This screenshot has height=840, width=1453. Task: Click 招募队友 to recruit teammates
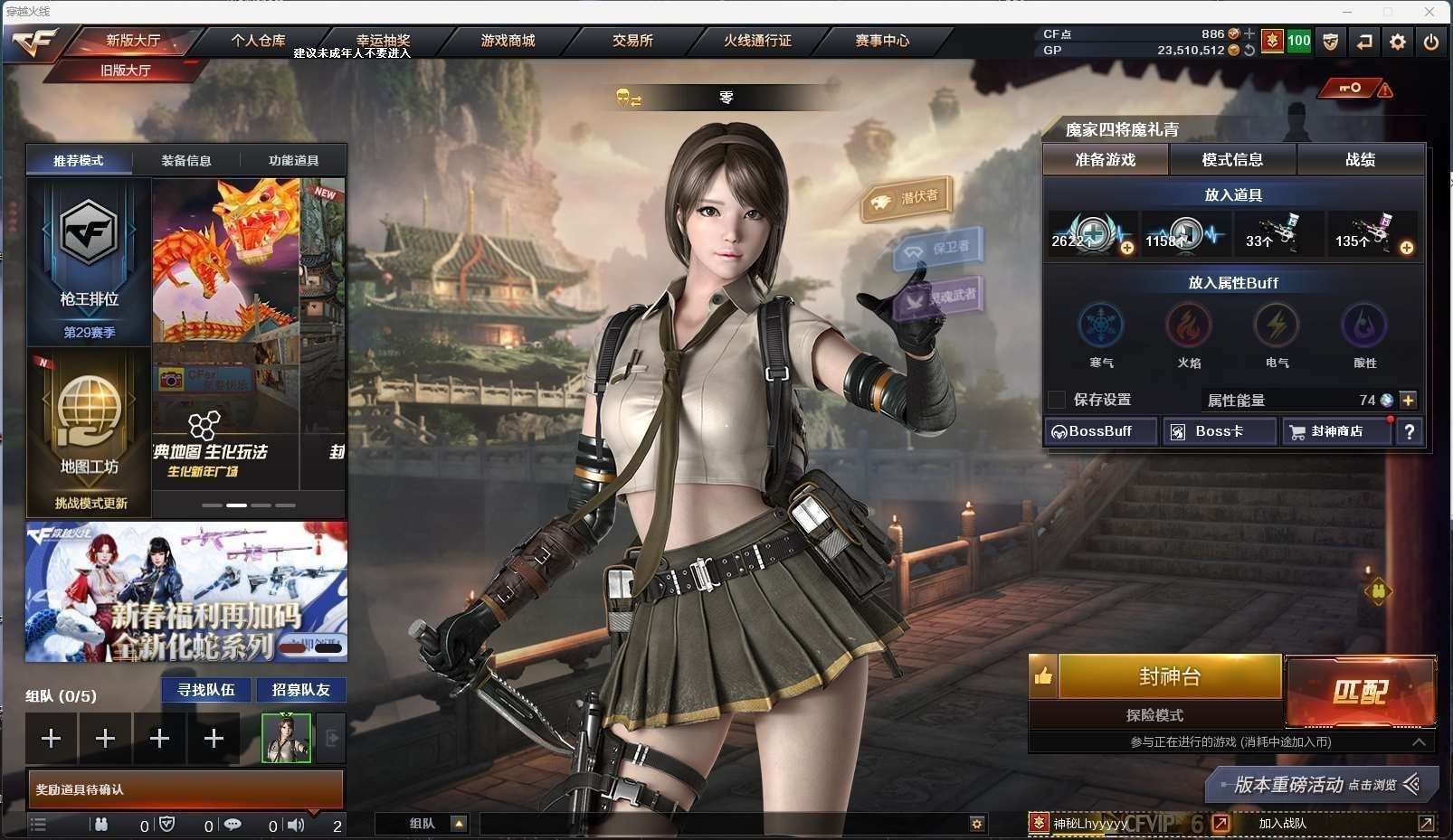tap(301, 690)
